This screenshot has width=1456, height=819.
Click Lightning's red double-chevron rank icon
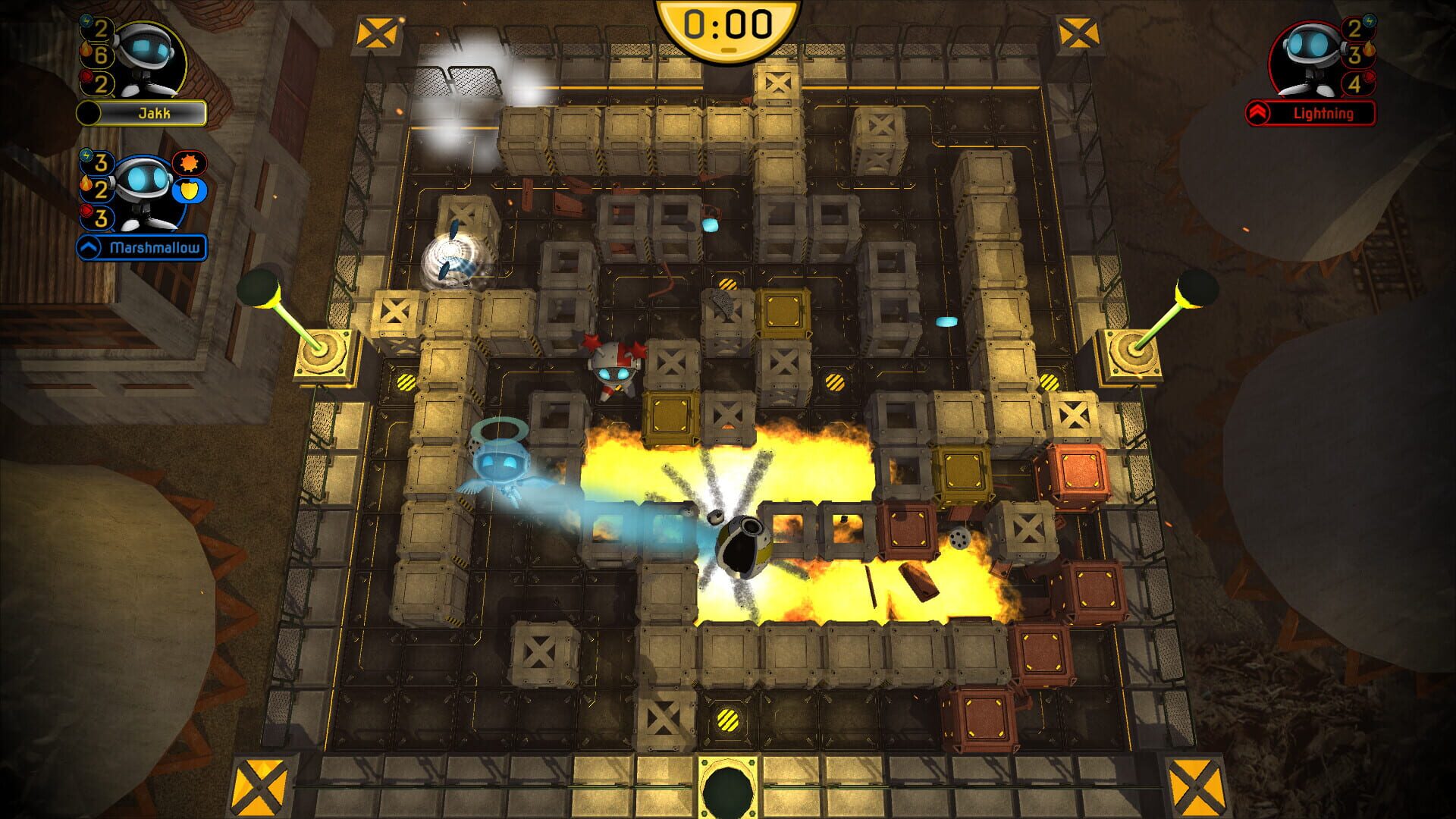pyautogui.click(x=1259, y=114)
